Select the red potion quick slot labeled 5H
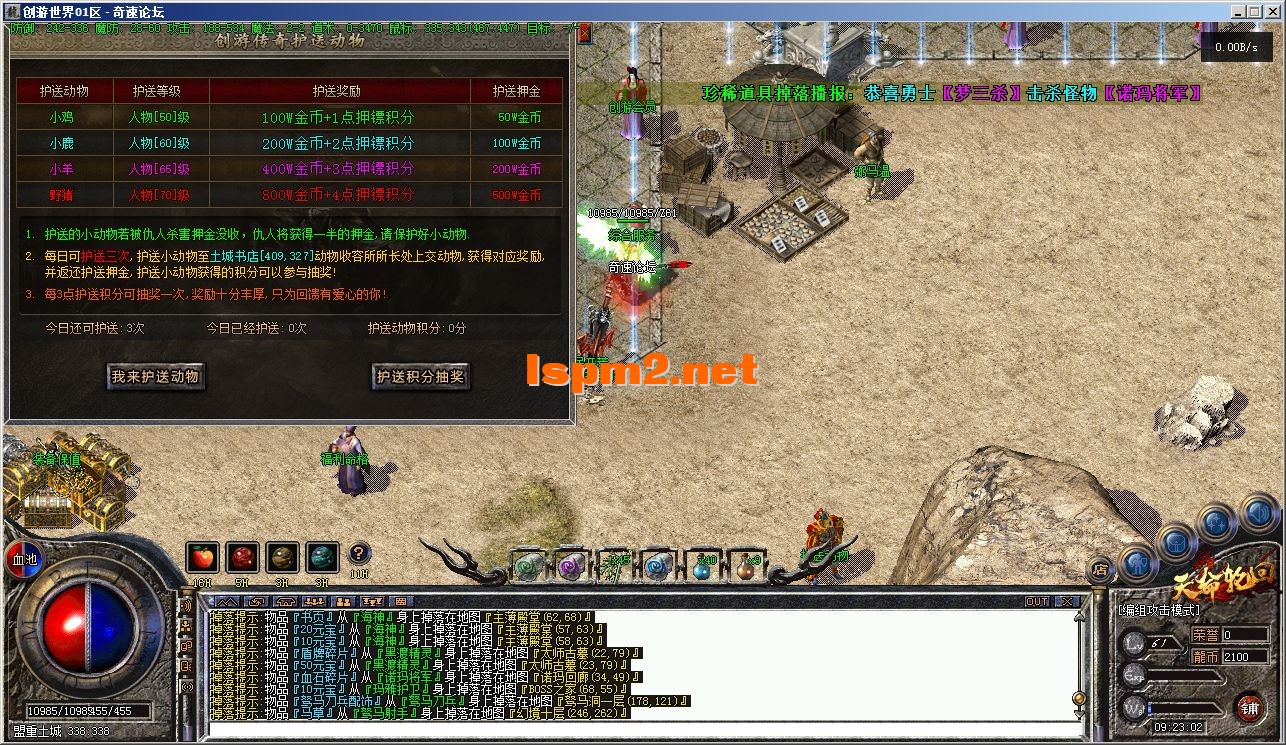This screenshot has width=1286, height=745. tap(243, 556)
